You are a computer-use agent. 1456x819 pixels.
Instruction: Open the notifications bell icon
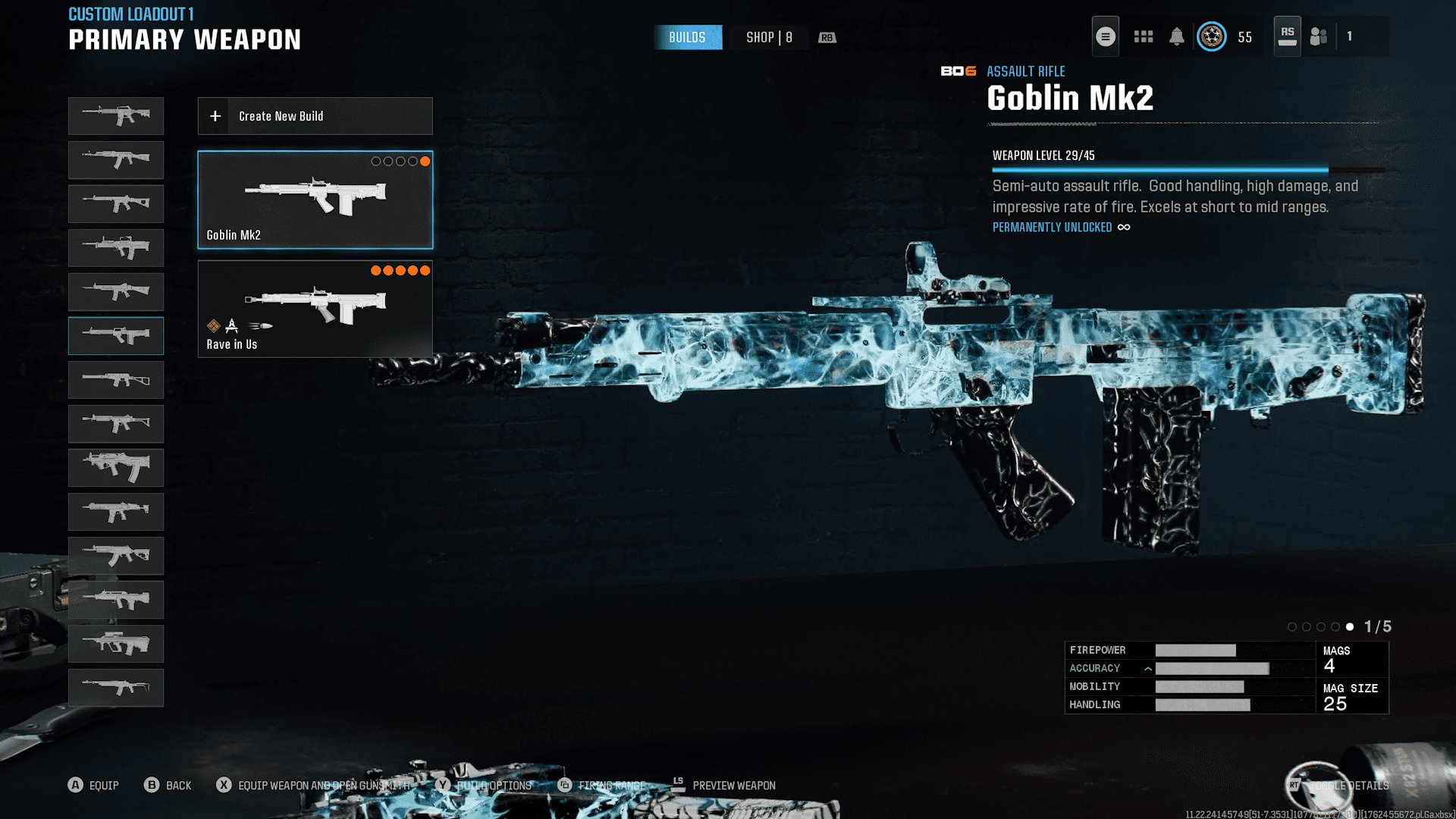1178,36
